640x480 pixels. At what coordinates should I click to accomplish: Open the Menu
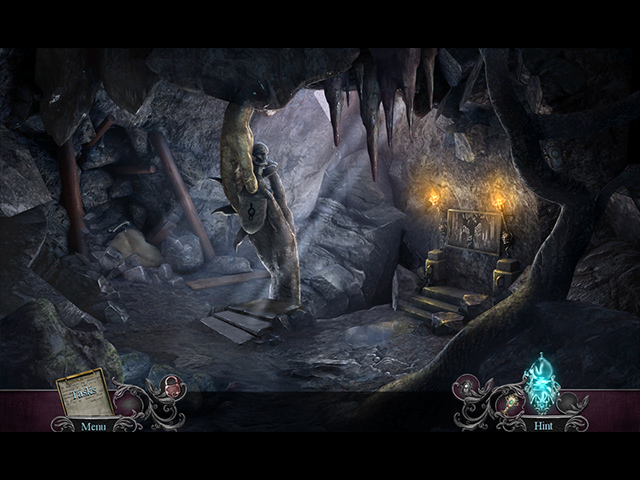pos(93,426)
